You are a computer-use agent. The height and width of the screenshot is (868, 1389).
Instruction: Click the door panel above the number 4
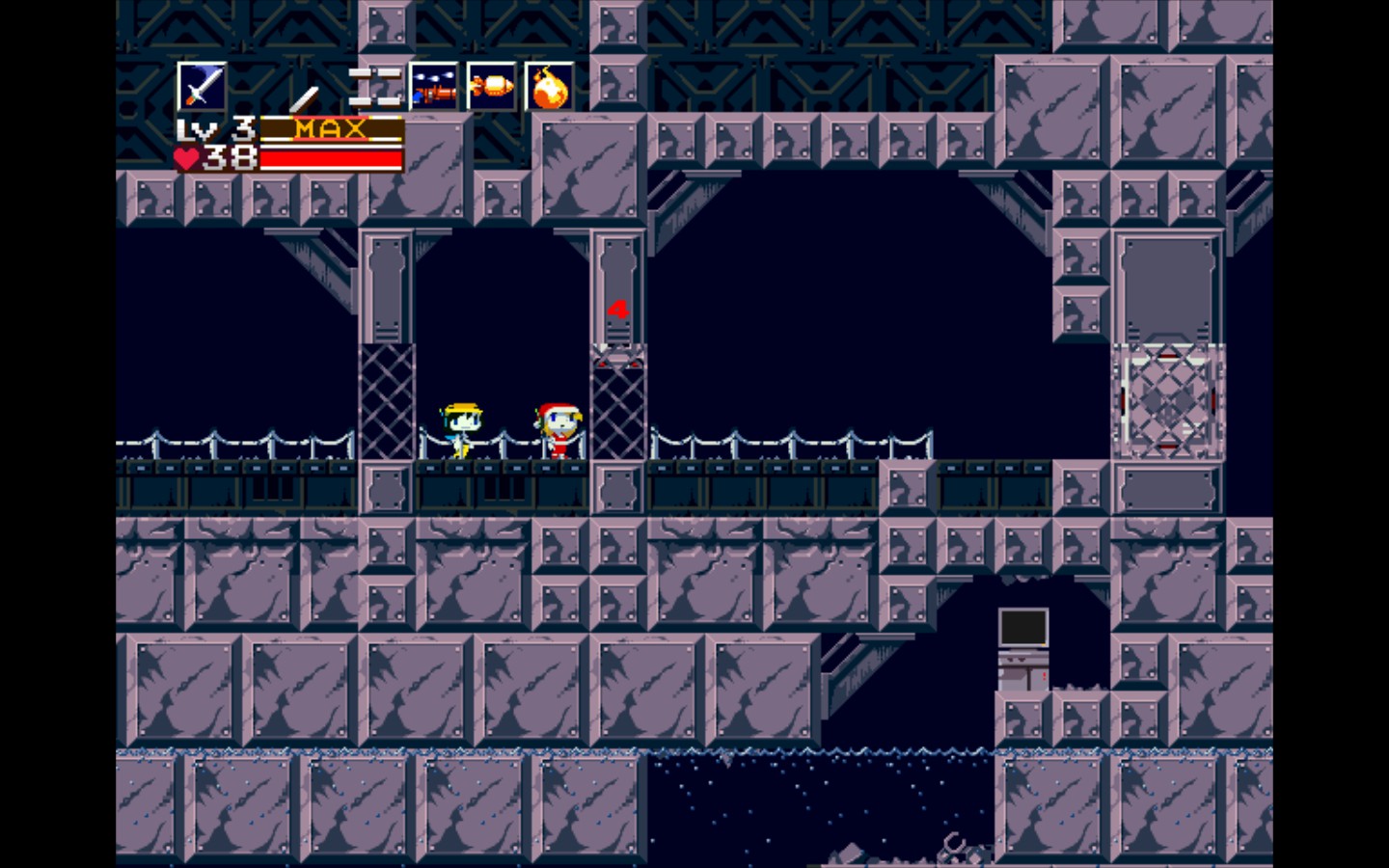[615, 260]
